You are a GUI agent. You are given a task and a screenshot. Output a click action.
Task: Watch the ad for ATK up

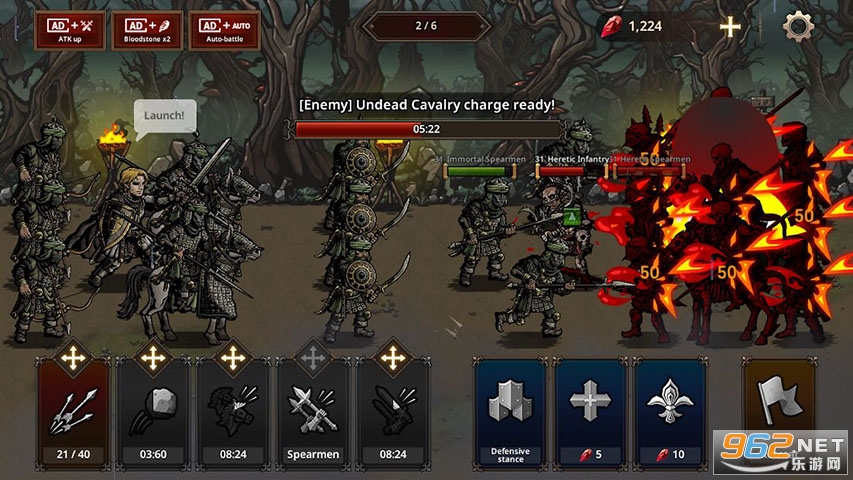[69, 30]
